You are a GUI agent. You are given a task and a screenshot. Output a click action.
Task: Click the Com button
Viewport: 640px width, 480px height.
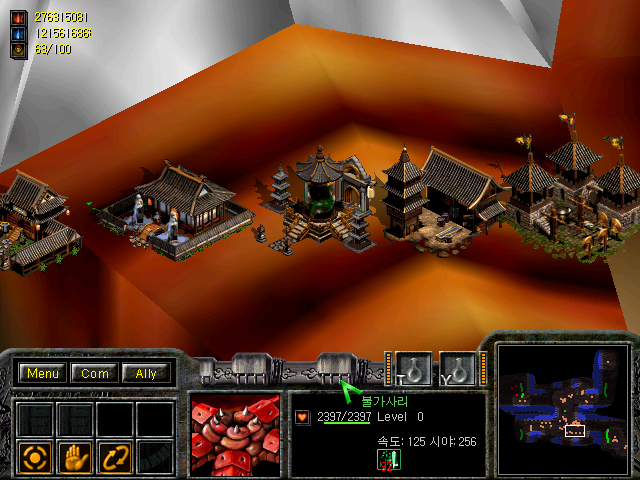coord(95,374)
